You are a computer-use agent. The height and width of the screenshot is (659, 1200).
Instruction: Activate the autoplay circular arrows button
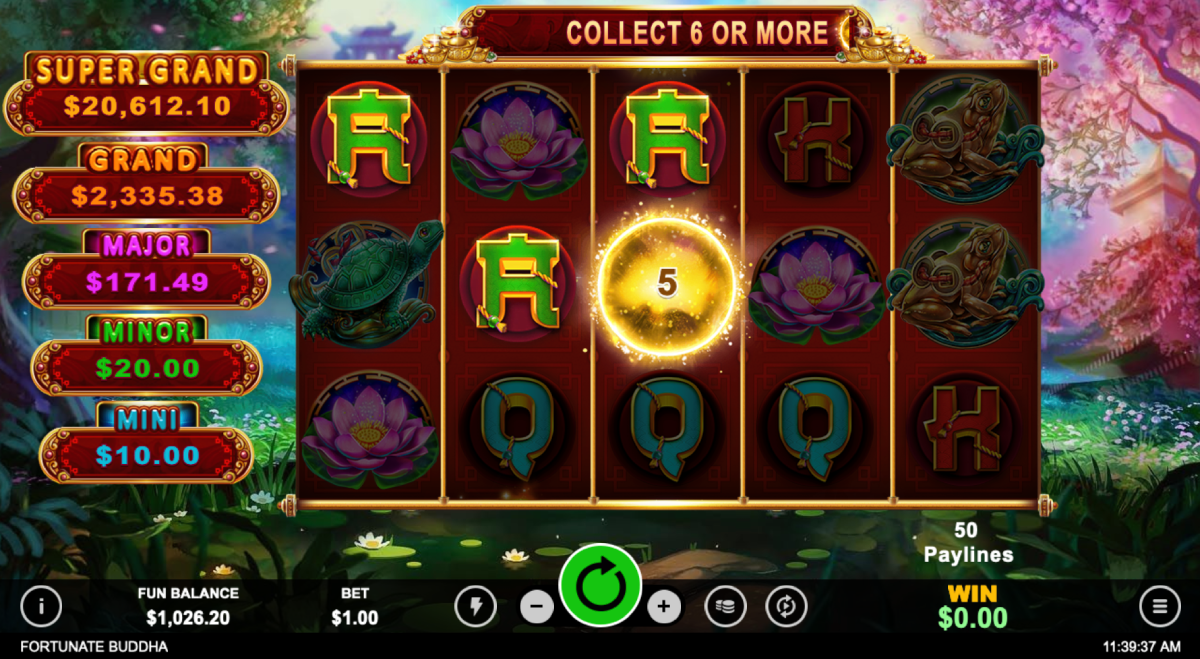pos(786,606)
